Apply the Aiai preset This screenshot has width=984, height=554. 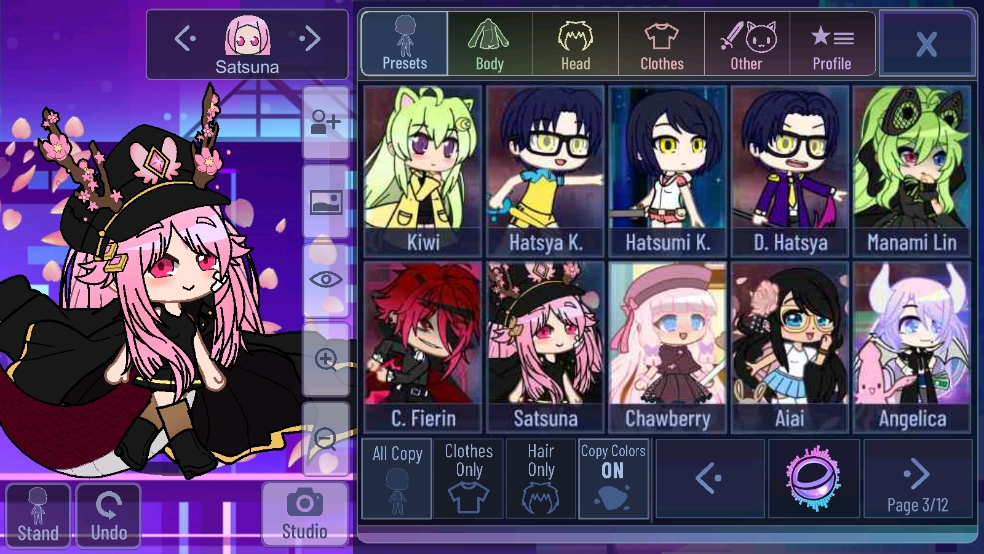point(789,347)
